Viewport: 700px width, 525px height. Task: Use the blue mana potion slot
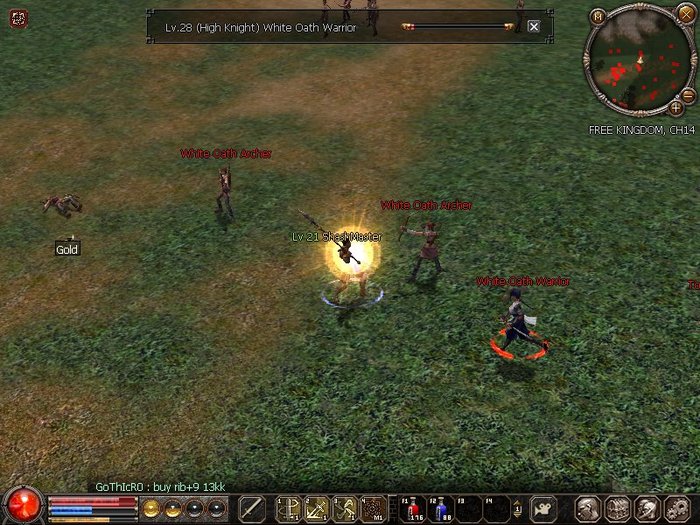point(442,508)
